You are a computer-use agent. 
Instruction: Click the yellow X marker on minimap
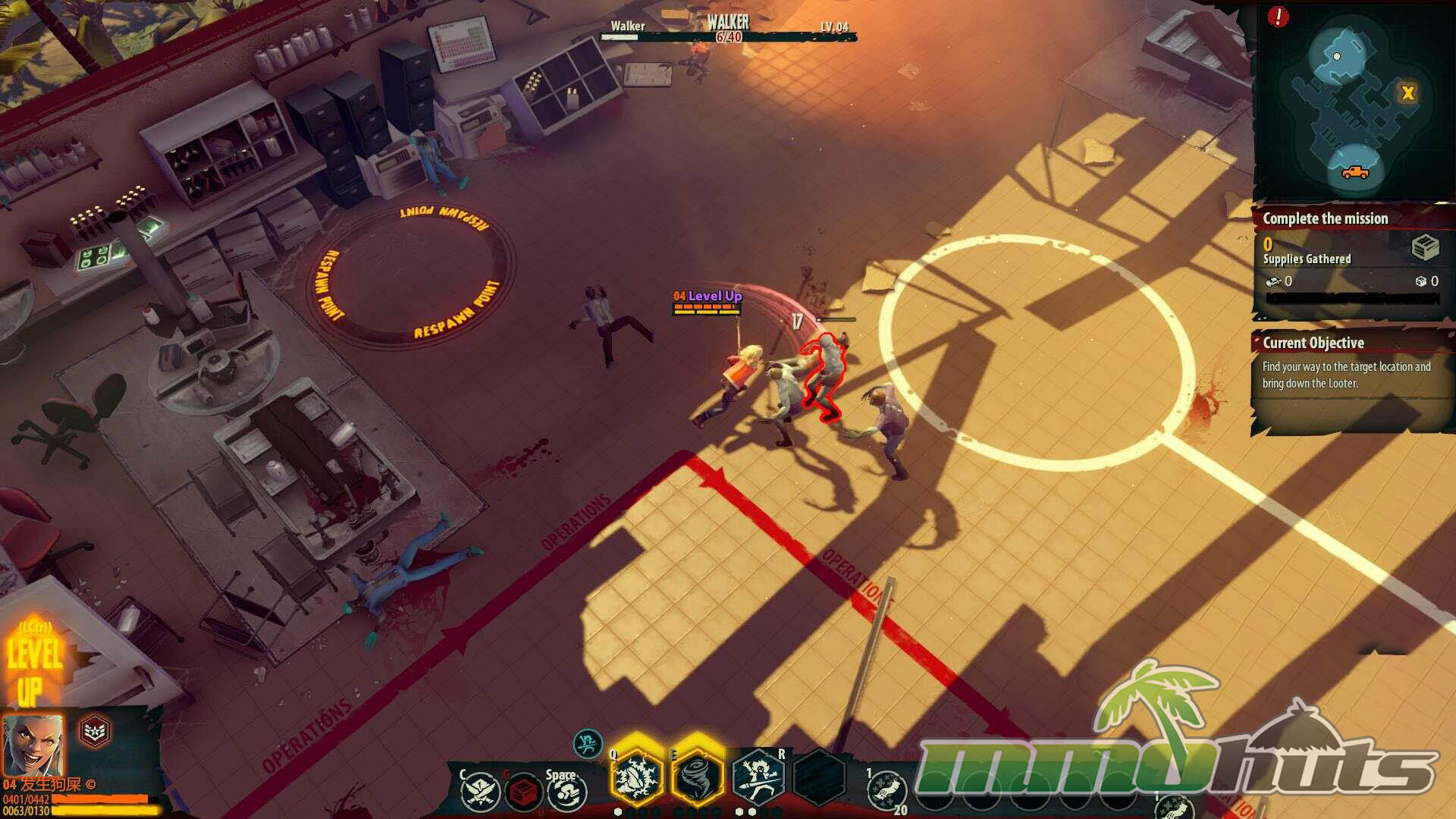(1407, 93)
